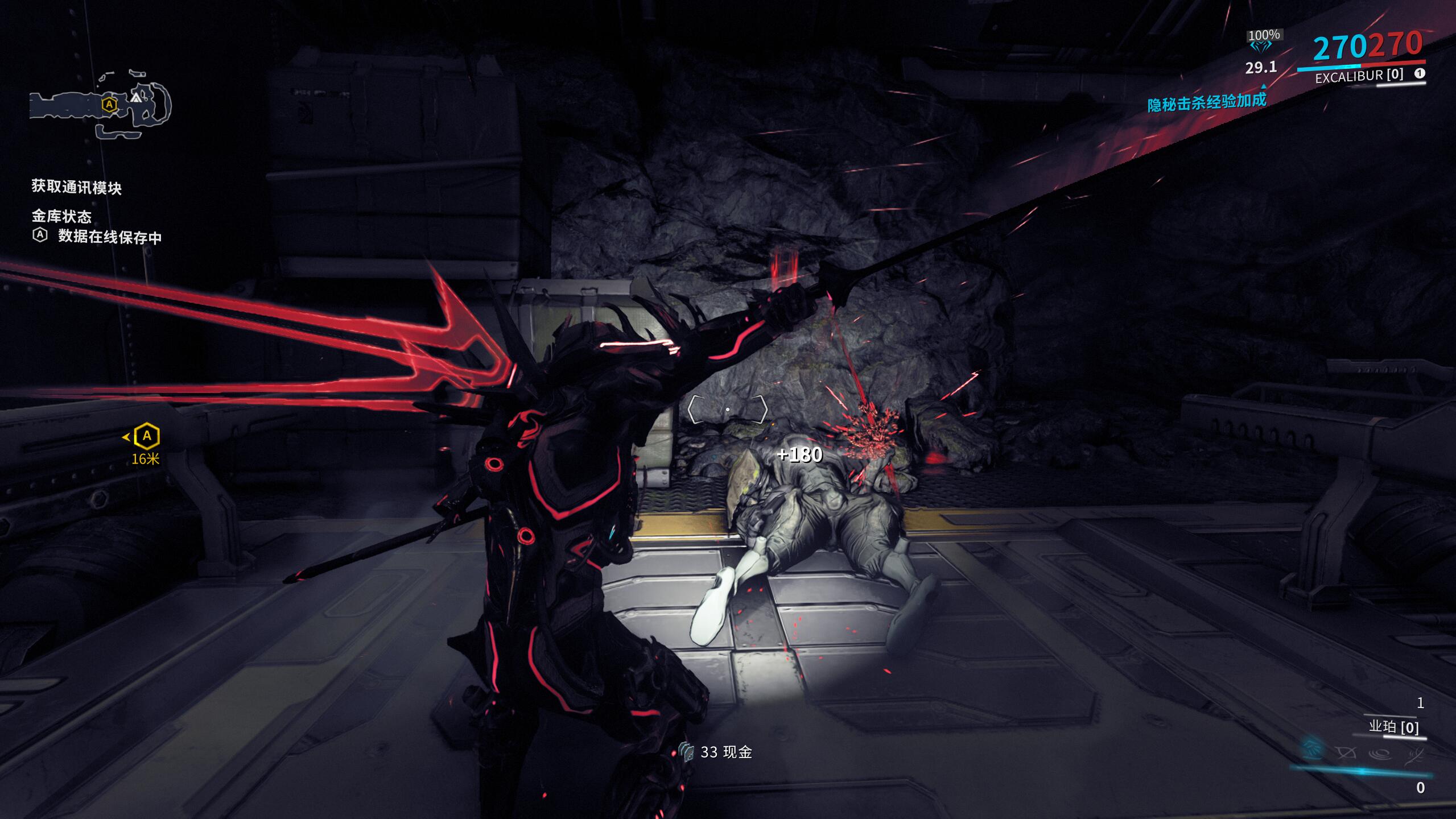Select the 隐秘击杀经验加成 stealth bonus indicator
This screenshot has height=819, width=1456.
coord(1206,102)
